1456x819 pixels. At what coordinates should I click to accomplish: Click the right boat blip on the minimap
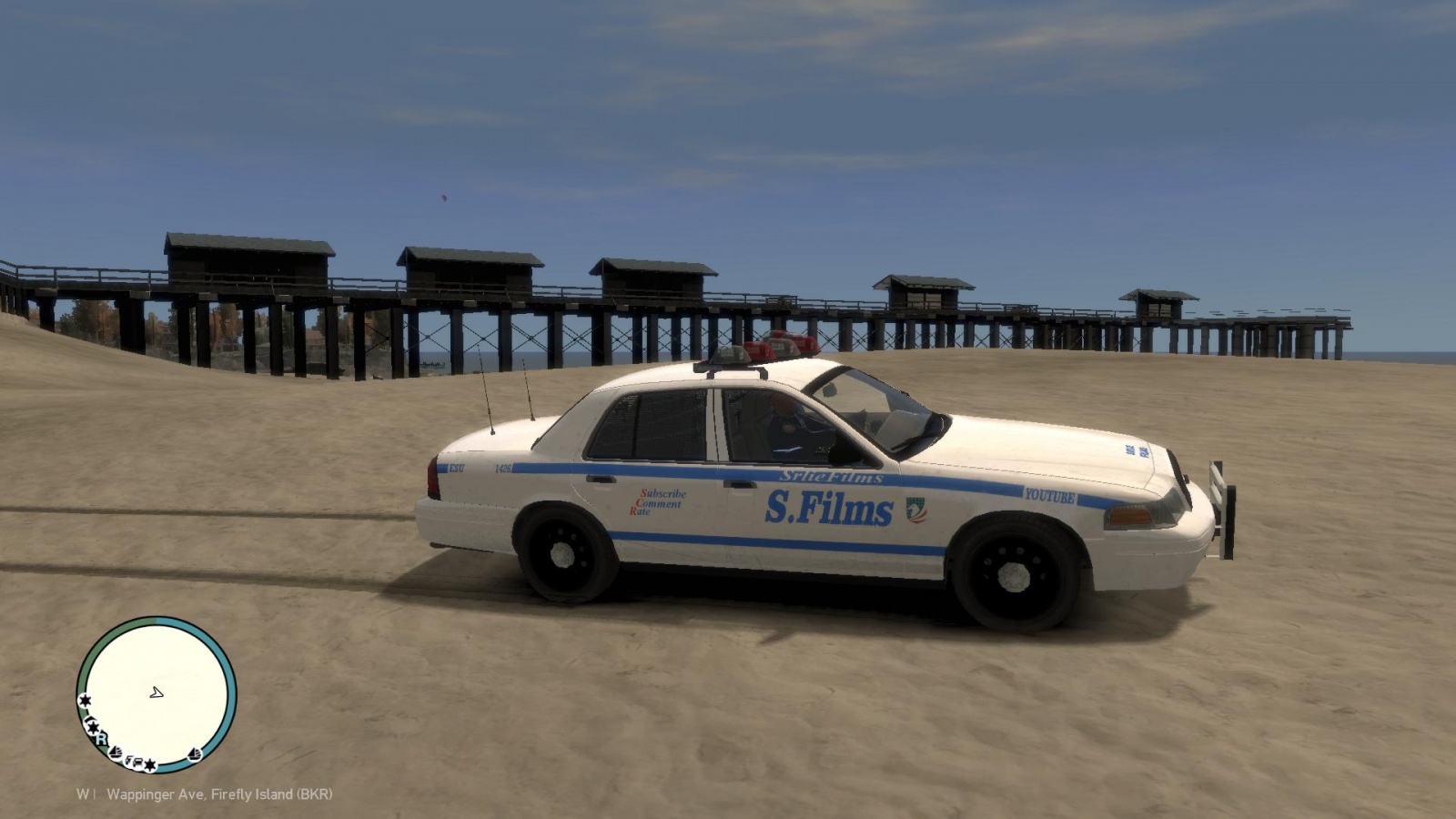coord(194,753)
